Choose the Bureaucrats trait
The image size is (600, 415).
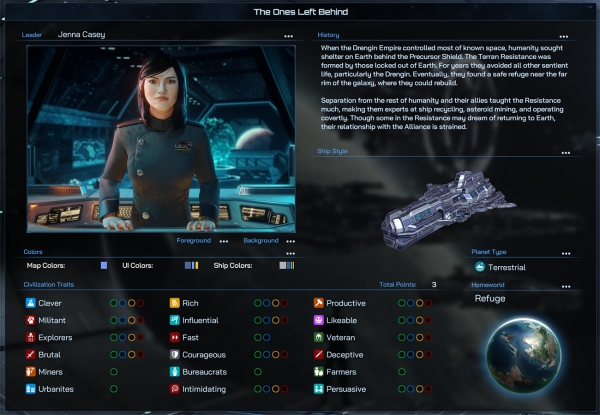pos(202,371)
